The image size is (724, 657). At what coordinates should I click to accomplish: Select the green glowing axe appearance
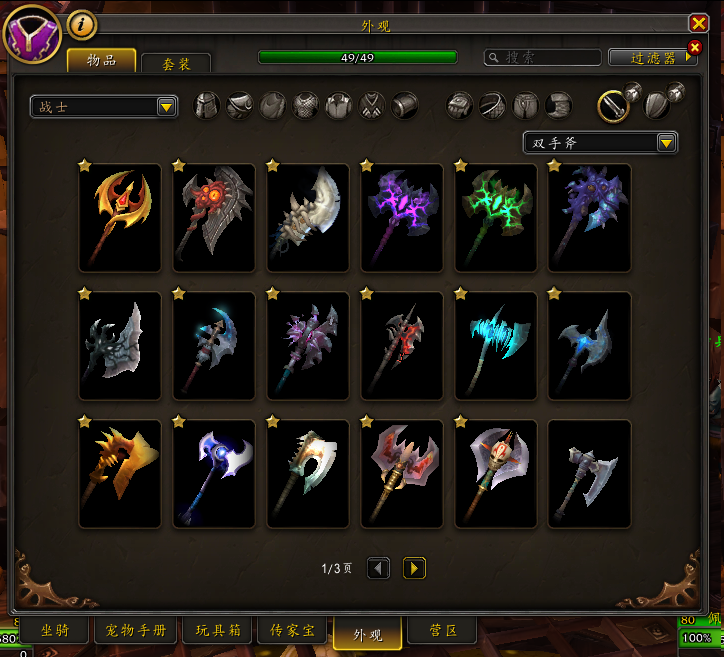click(496, 217)
